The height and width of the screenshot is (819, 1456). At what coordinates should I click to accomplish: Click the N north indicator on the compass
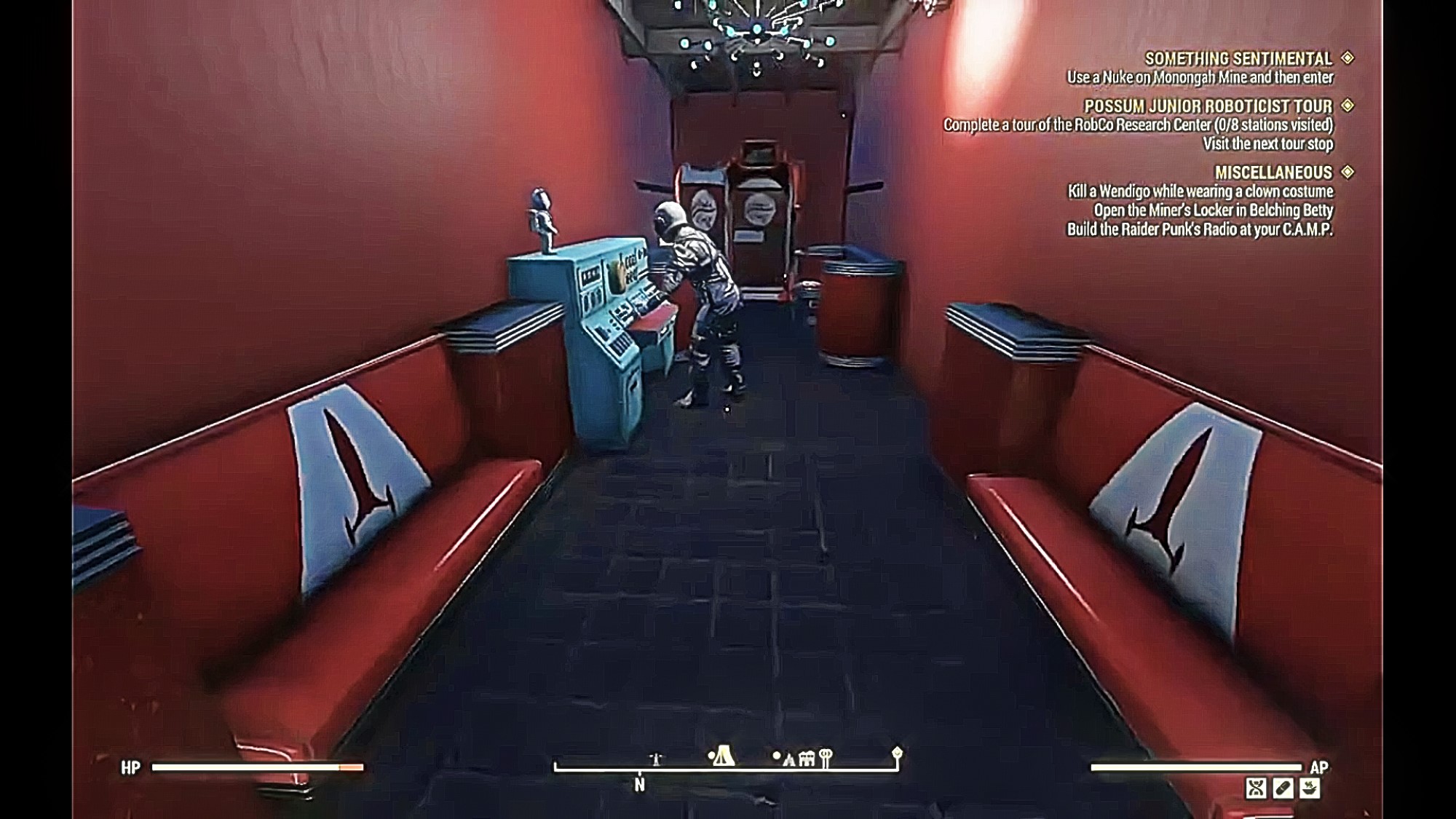click(x=639, y=785)
